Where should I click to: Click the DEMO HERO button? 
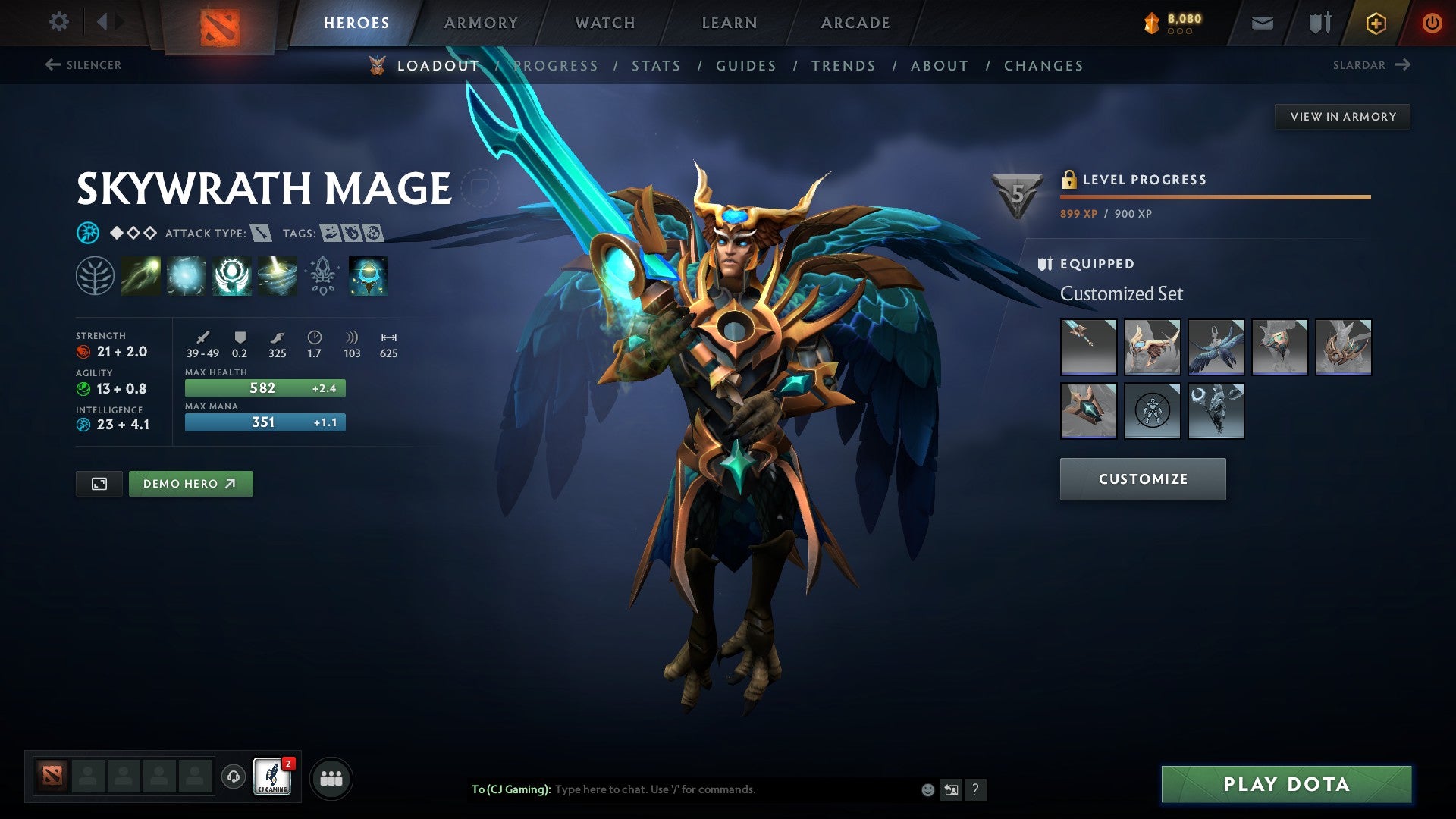coord(190,483)
